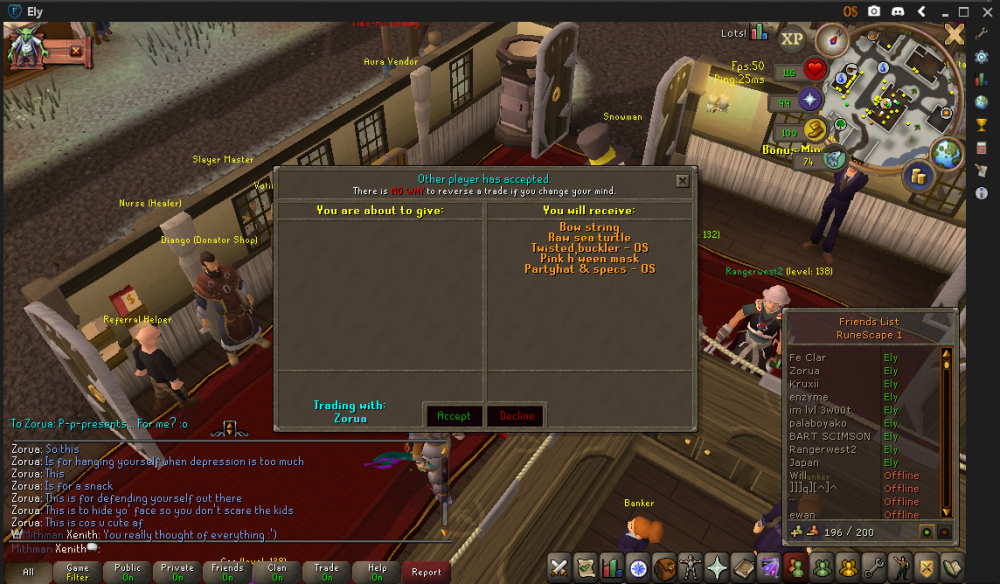The width and height of the screenshot is (1000, 584).
Task: Switch to the Clan chat tab
Action: pos(277,572)
